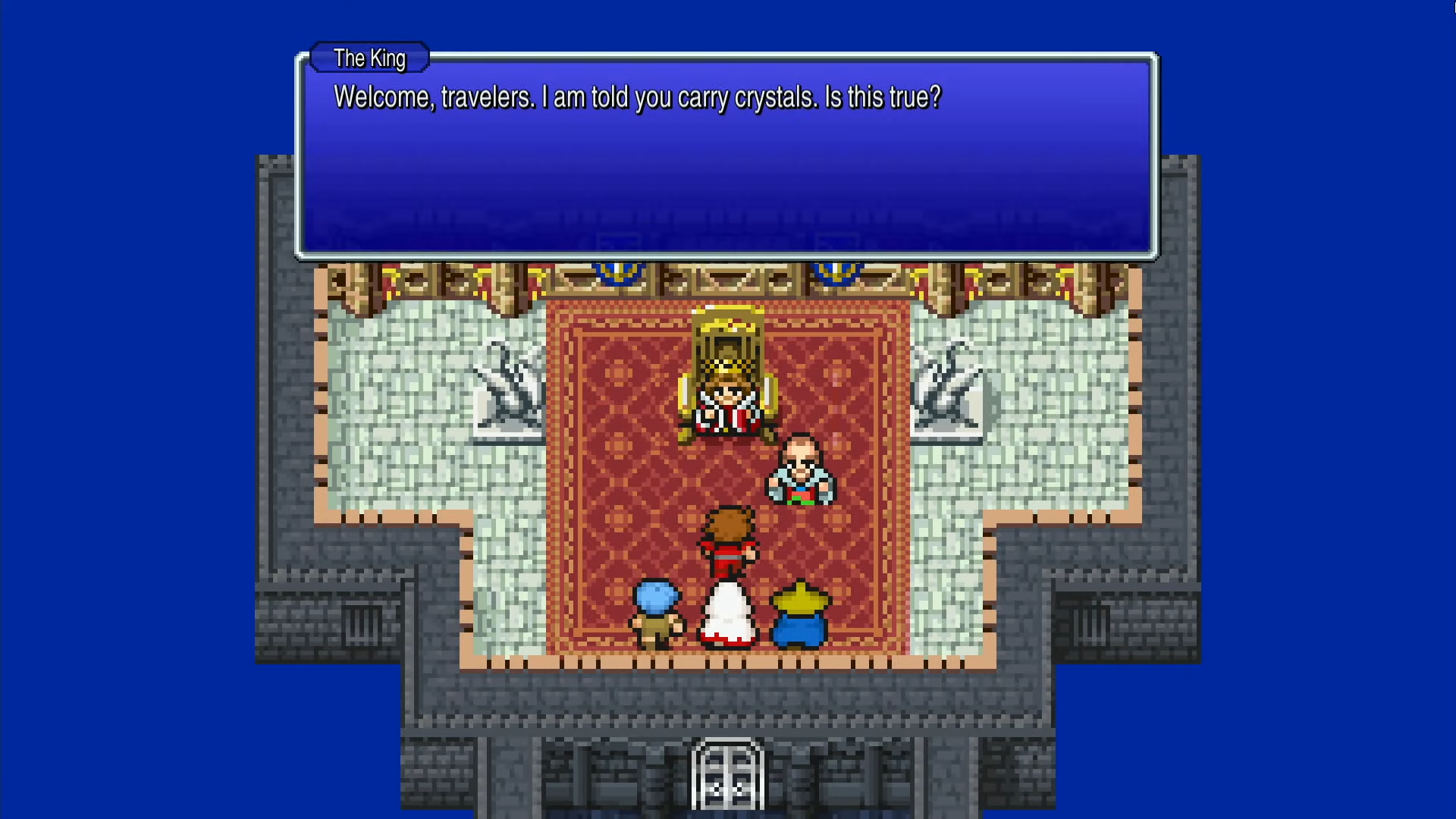Select the blue-hooded Black Mage sprite

800,614
